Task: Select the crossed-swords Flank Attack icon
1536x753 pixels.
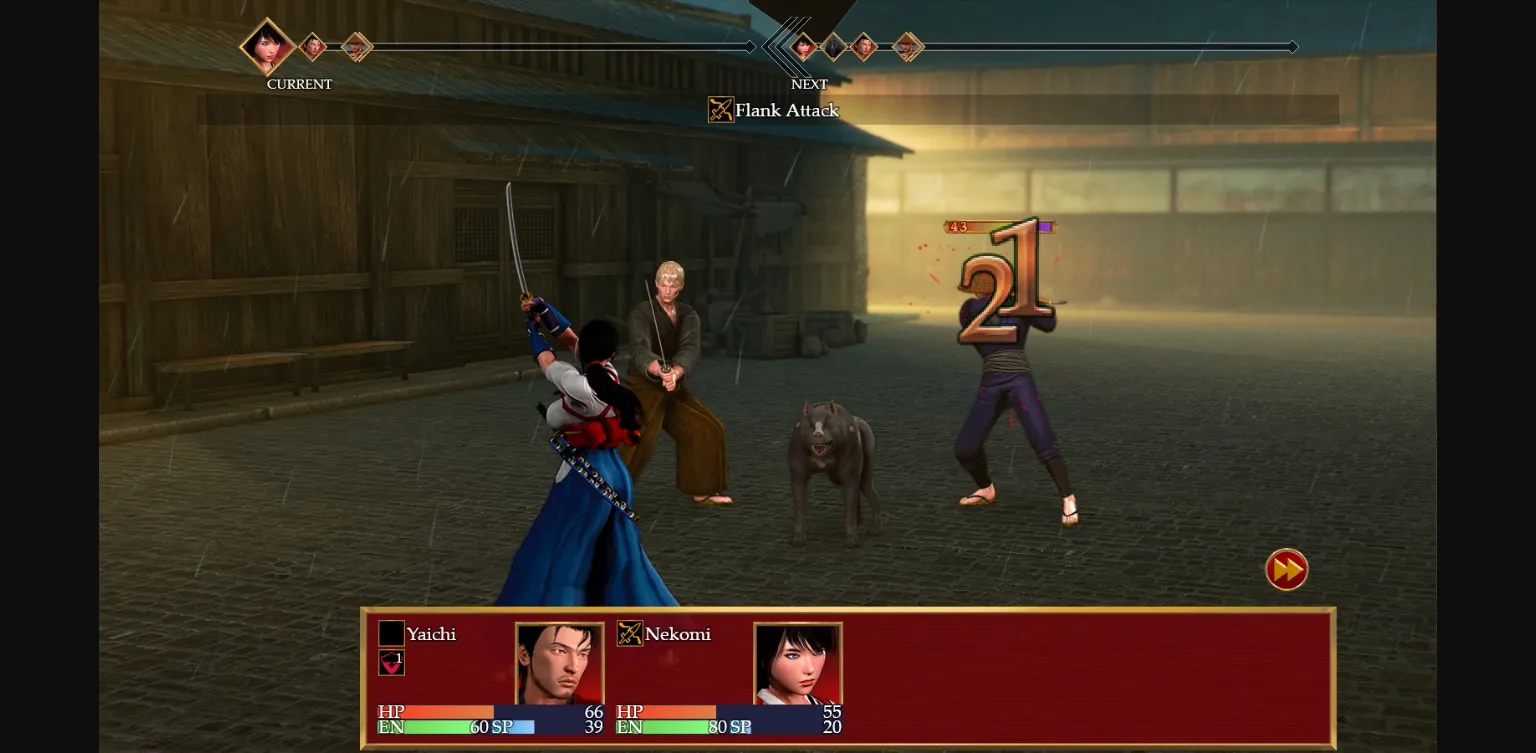Action: click(x=720, y=110)
